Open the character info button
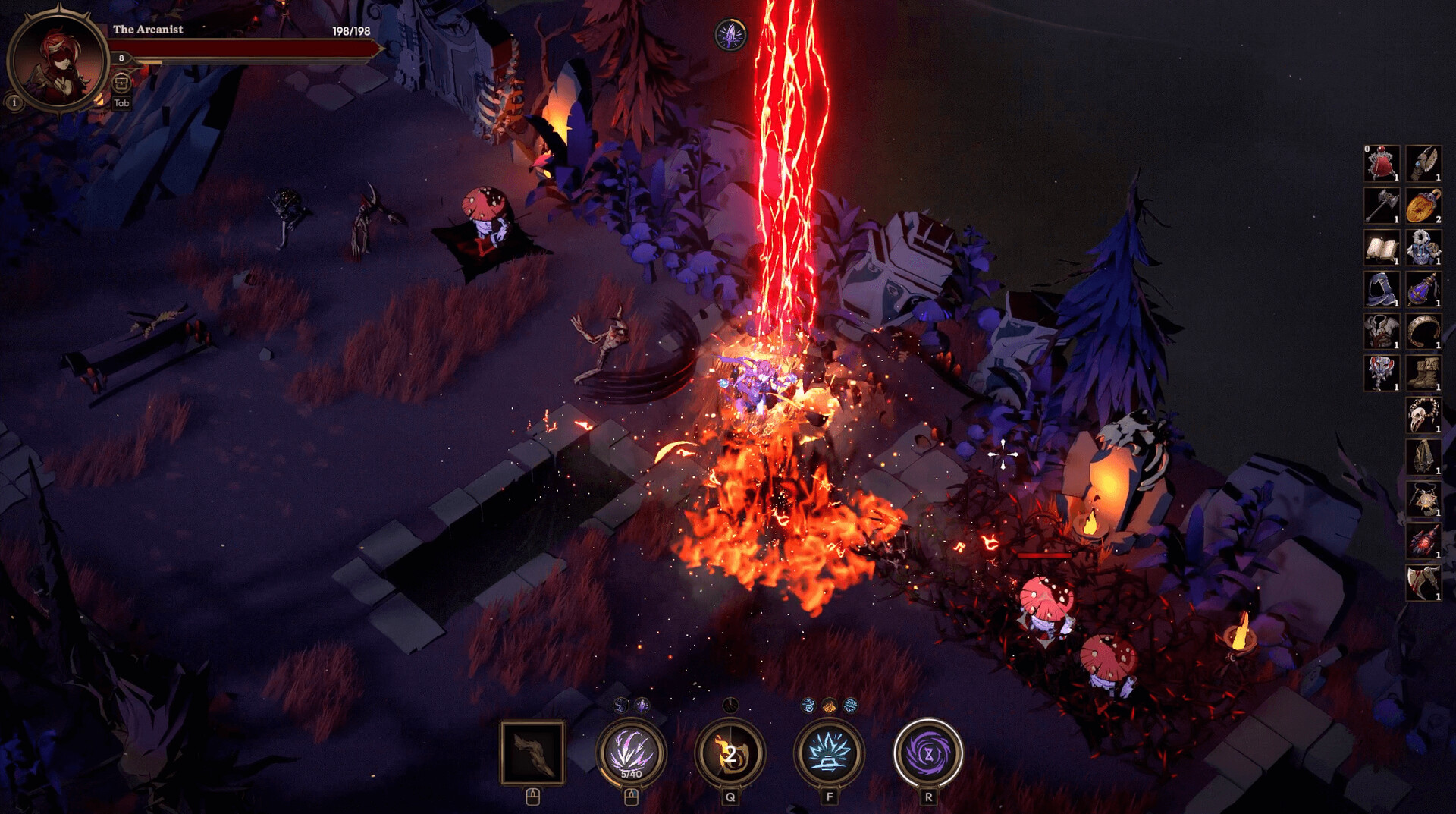The height and width of the screenshot is (814, 1456). [x=14, y=102]
